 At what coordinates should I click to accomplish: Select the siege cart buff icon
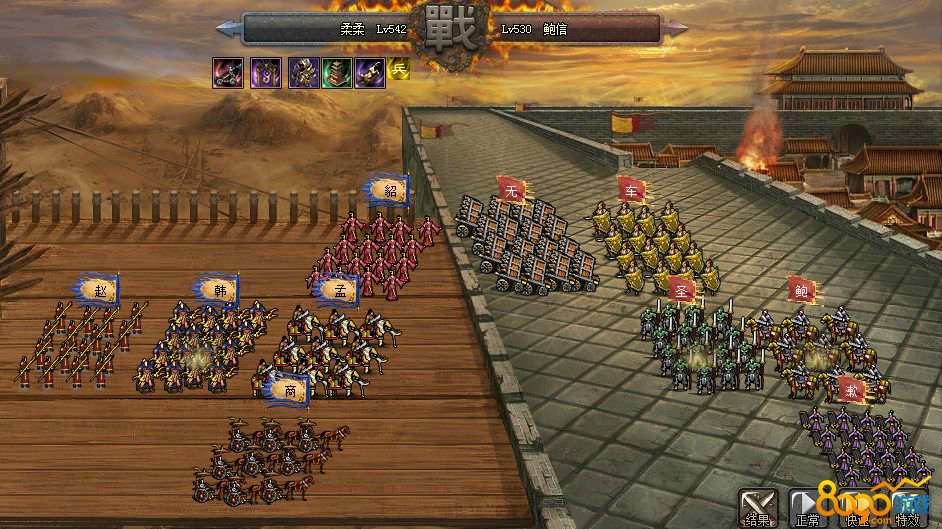click(x=227, y=72)
